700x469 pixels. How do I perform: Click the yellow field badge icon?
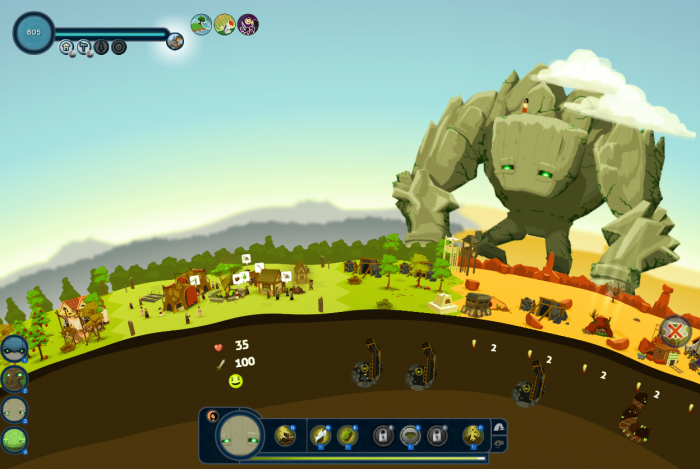click(x=225, y=24)
